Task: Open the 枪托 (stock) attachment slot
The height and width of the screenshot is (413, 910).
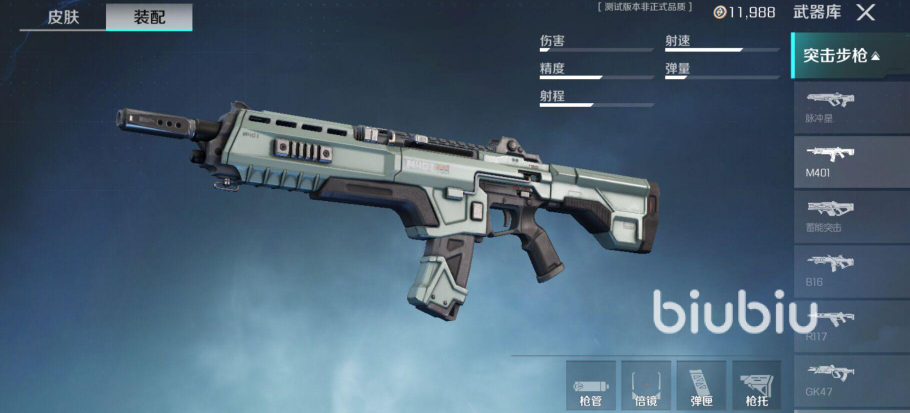Action: point(756,387)
